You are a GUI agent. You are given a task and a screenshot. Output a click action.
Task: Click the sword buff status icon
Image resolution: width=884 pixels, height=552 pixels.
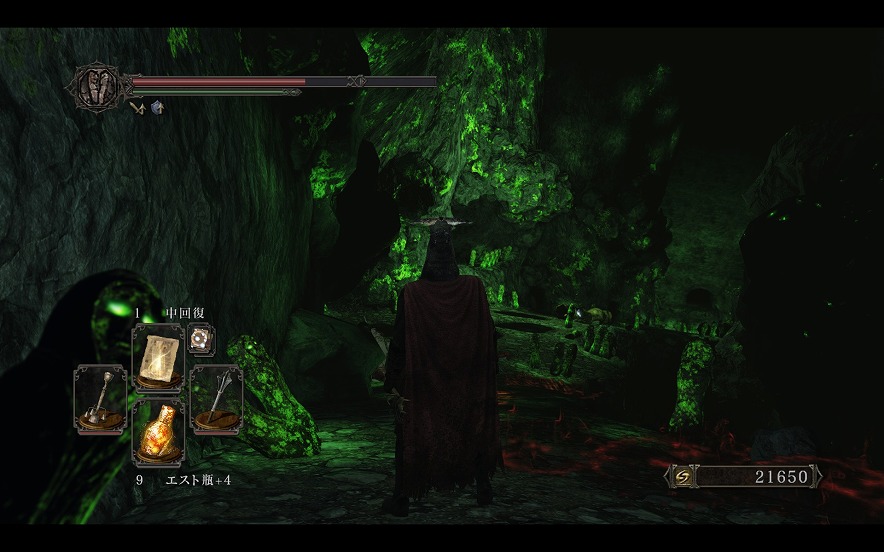(x=138, y=107)
